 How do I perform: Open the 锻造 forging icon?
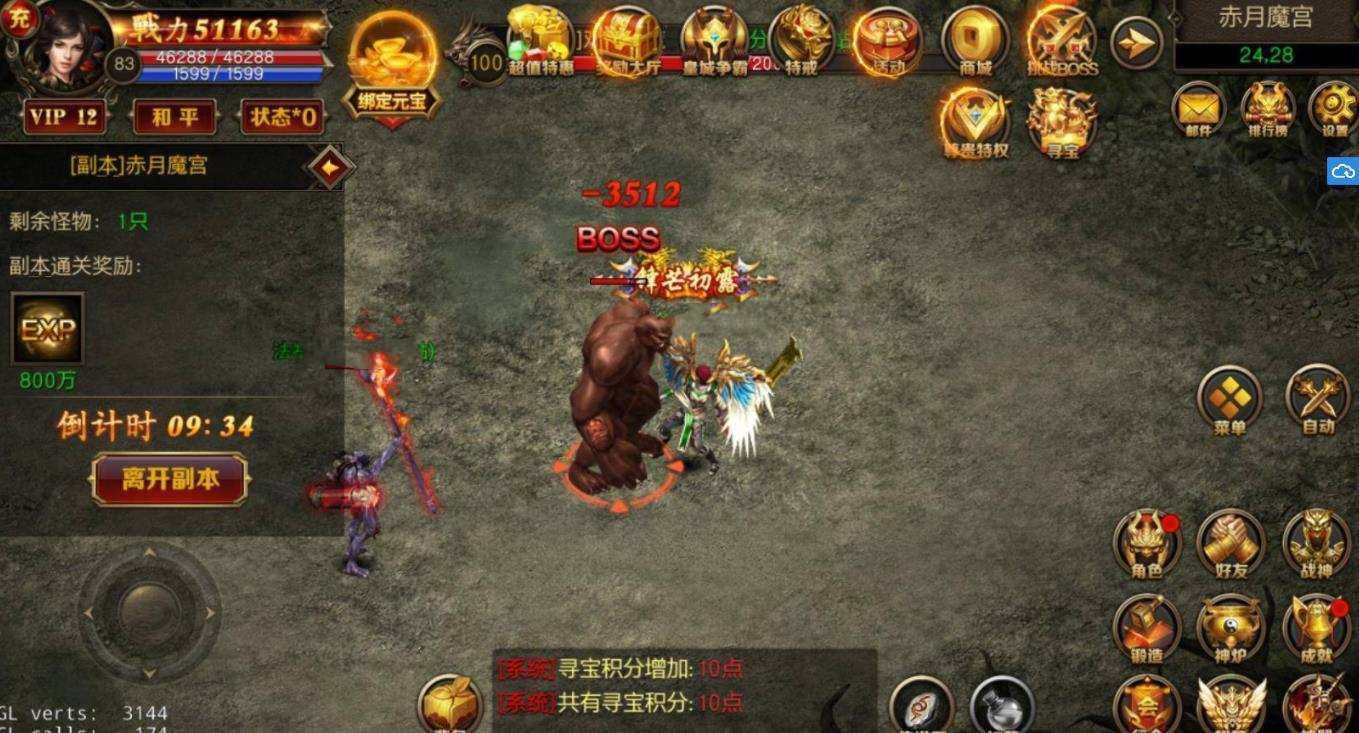pyautogui.click(x=1146, y=630)
